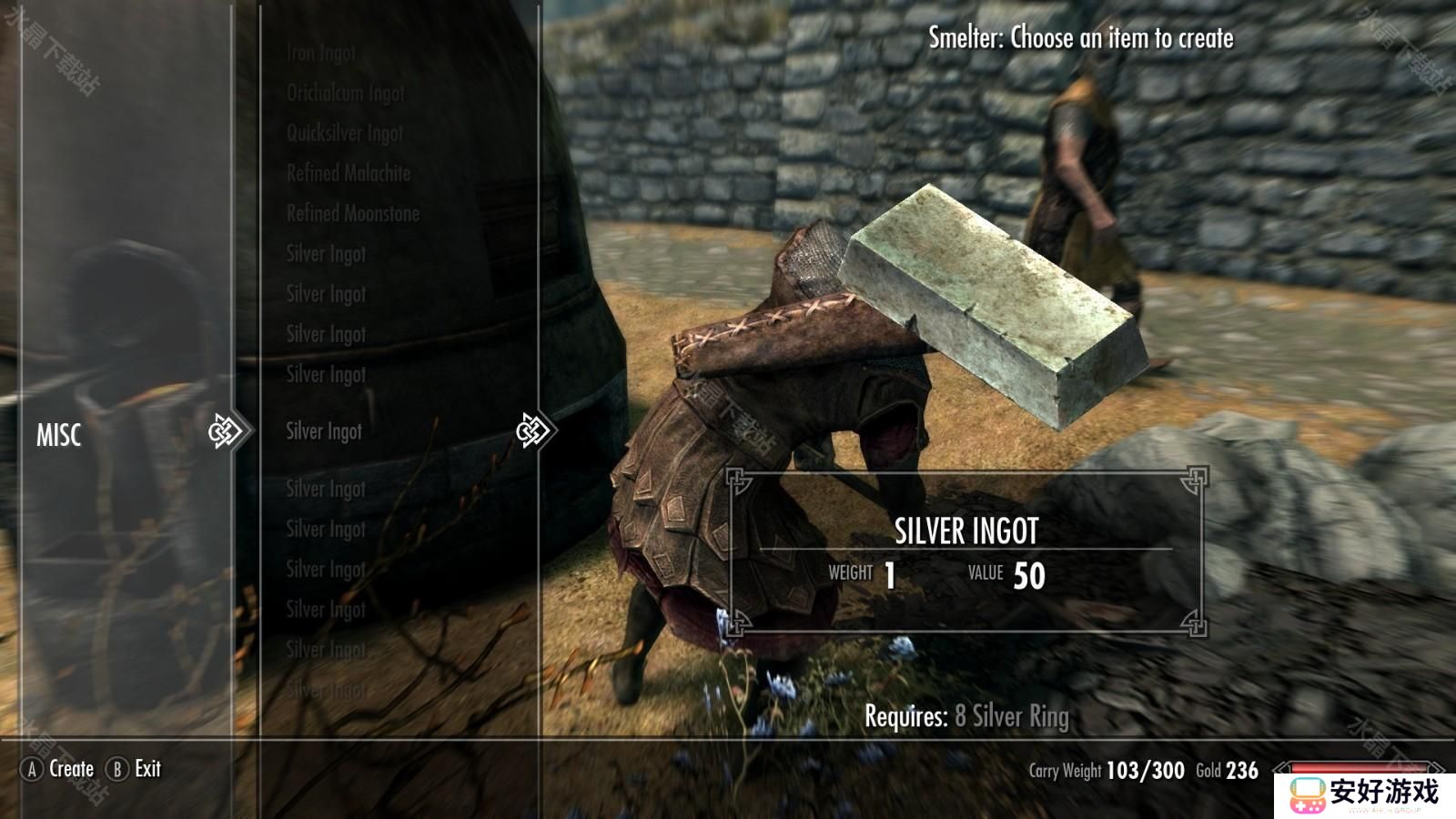This screenshot has height=819, width=1456.
Task: Select Refined Moonstone in the list
Action: point(353,213)
